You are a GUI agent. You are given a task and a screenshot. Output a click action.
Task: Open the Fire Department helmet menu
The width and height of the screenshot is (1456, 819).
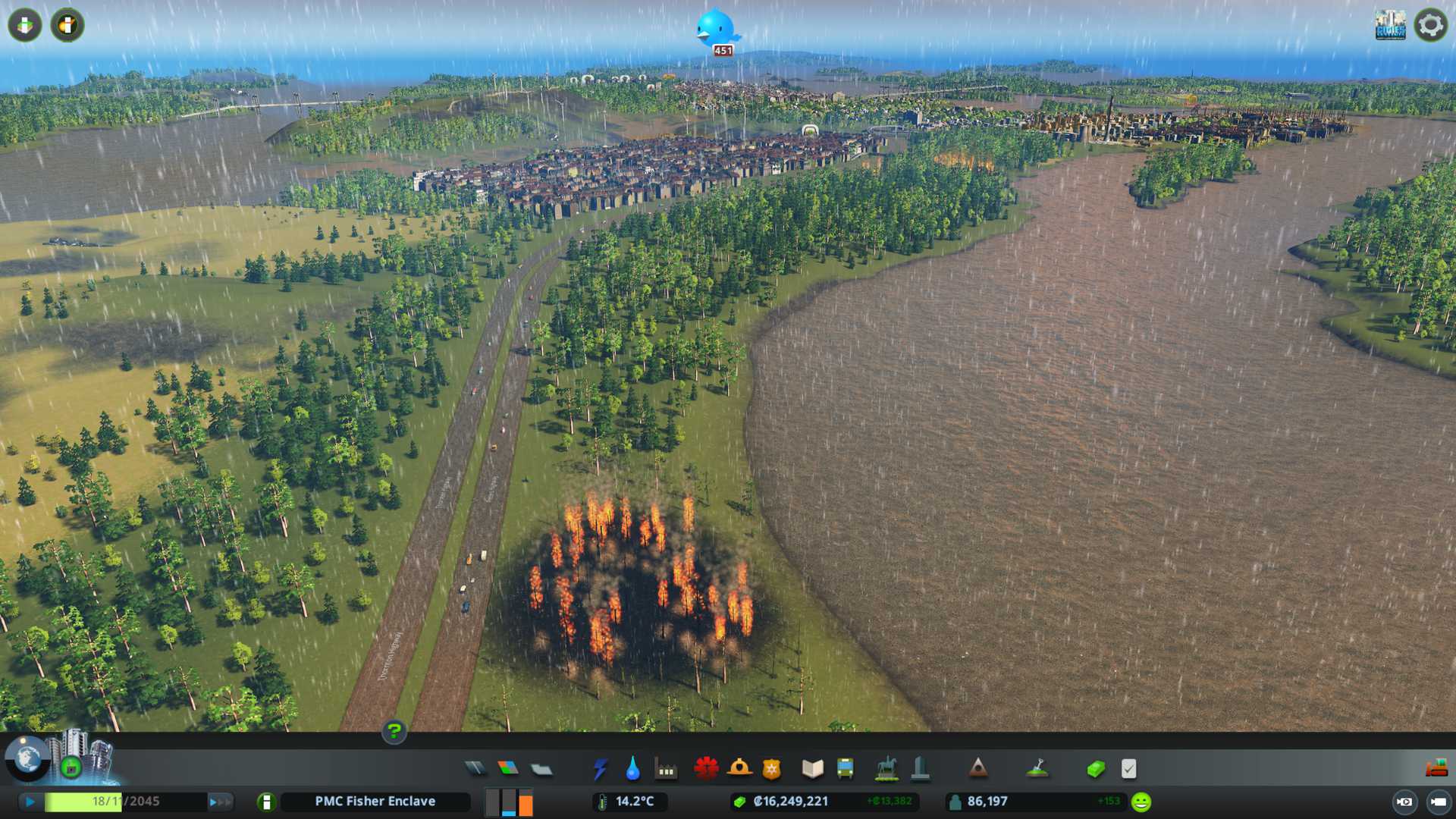coord(739,769)
